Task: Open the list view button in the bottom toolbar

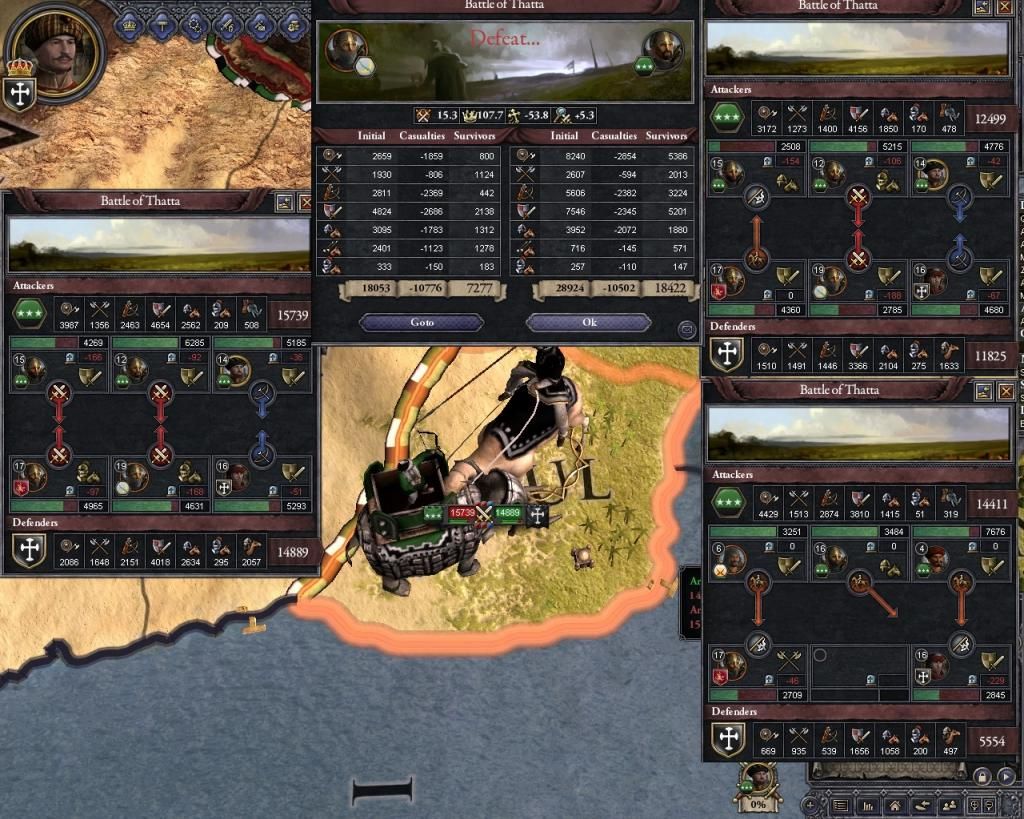Action: click(842, 805)
